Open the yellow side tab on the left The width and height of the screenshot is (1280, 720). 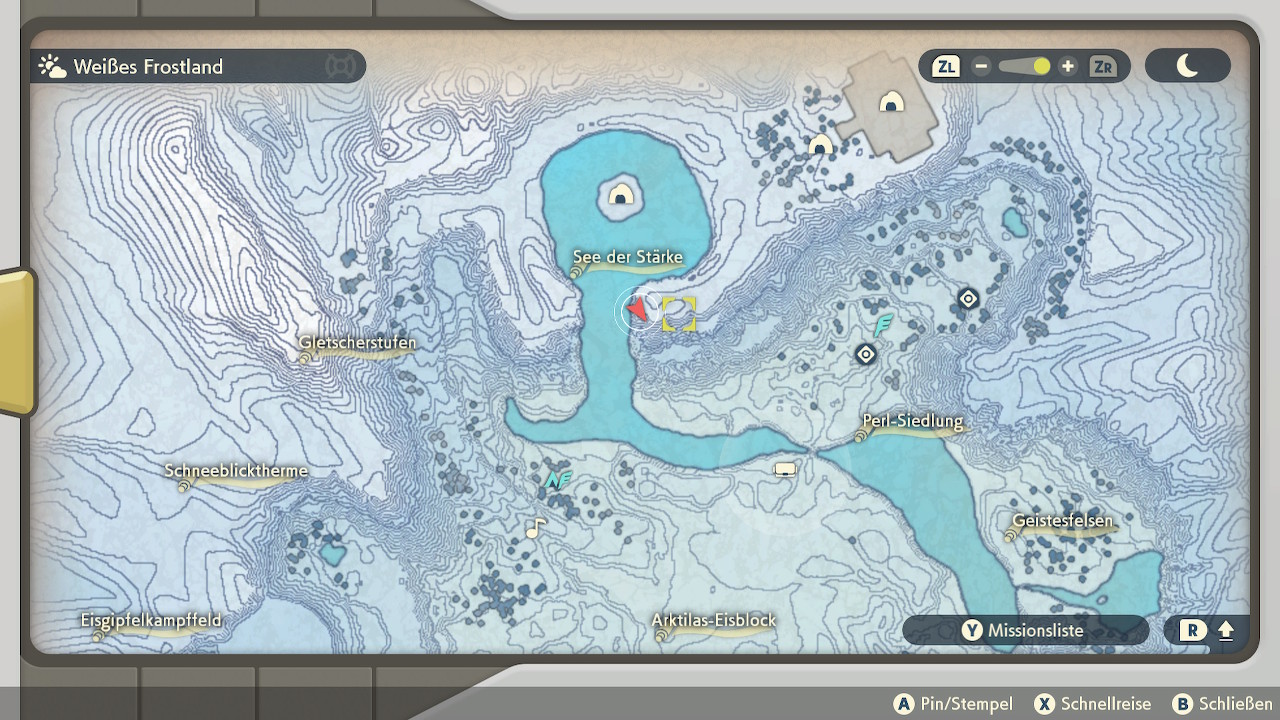tap(16, 342)
